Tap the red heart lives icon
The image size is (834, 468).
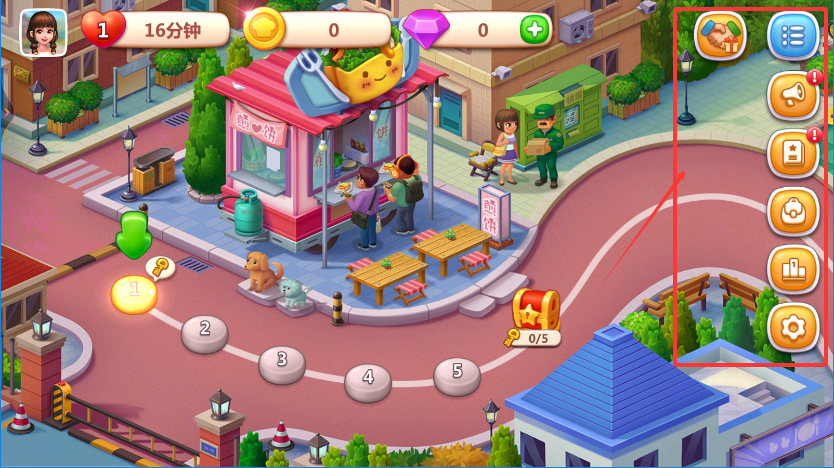tap(102, 30)
